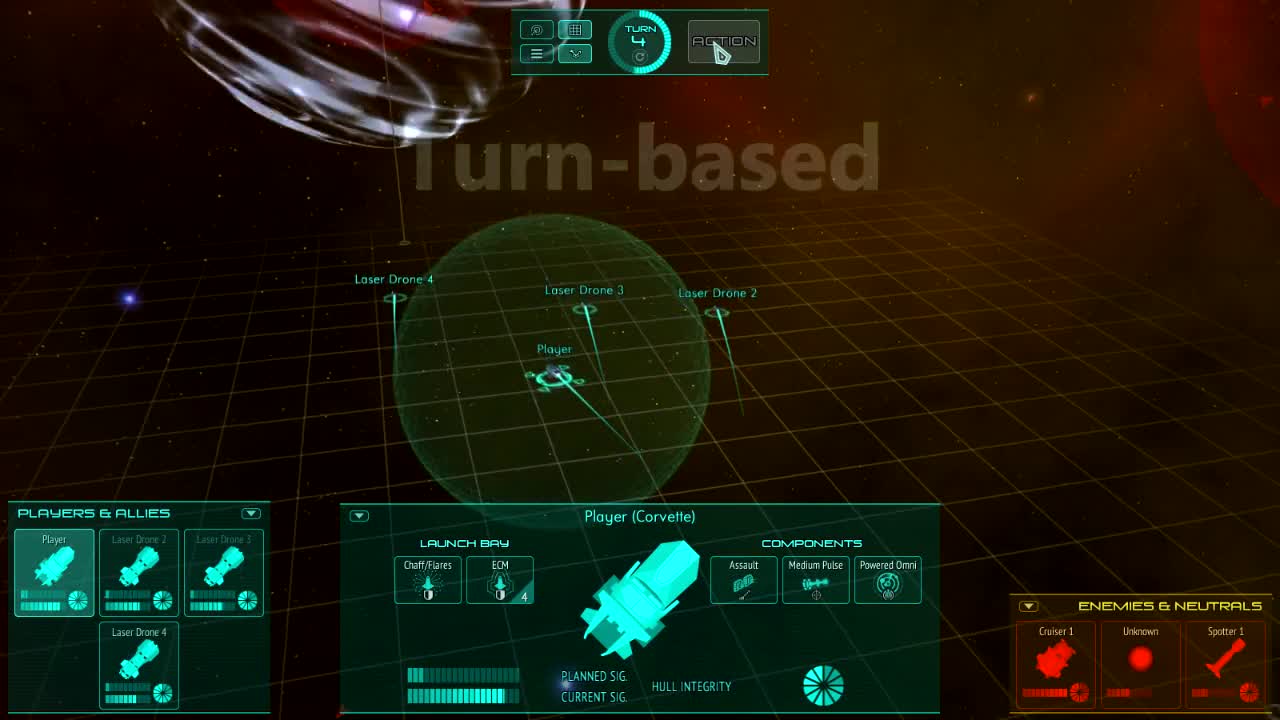Deploy ECM from the Launch Bay

click(499, 580)
